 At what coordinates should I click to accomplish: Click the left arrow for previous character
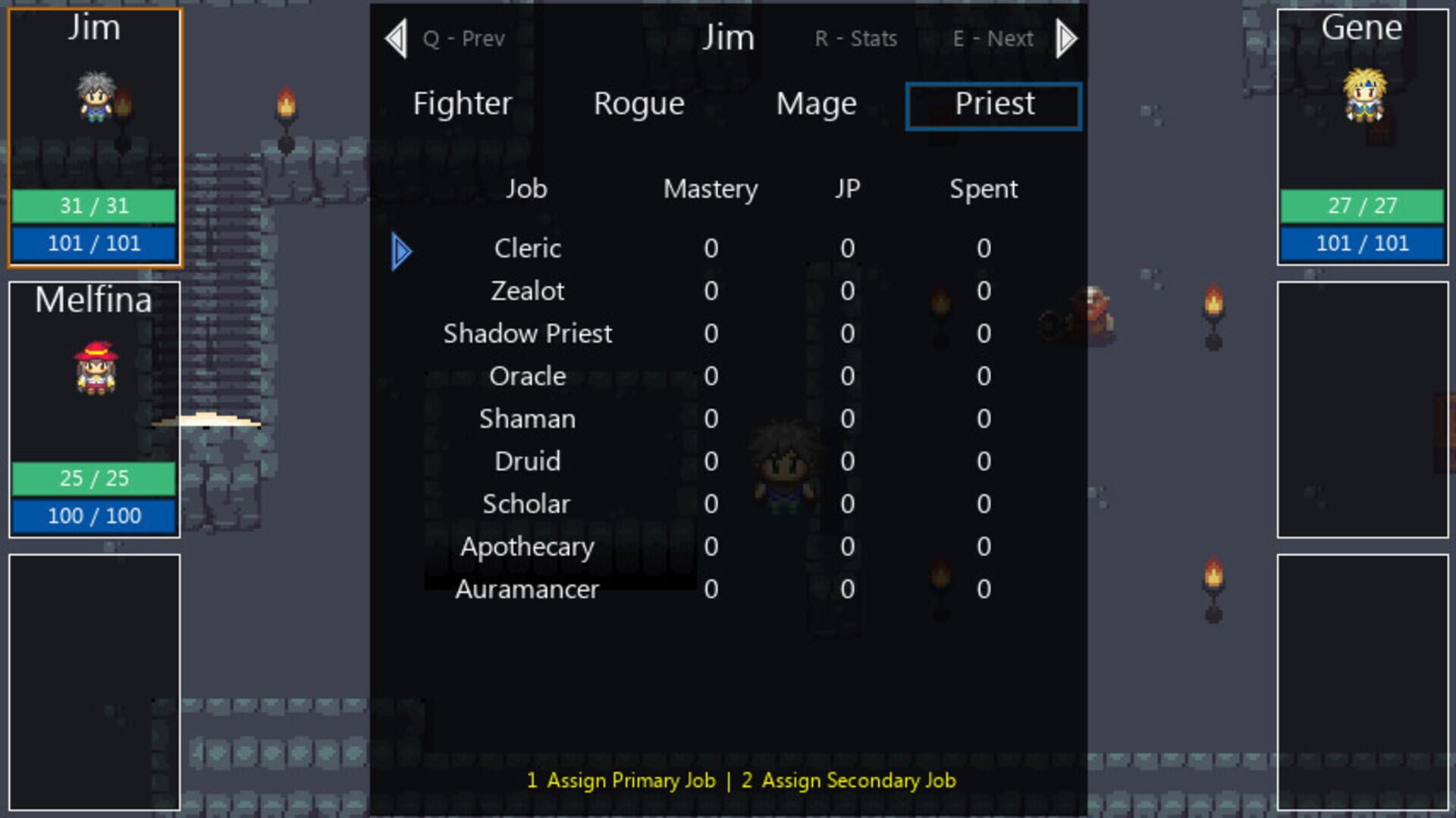395,38
